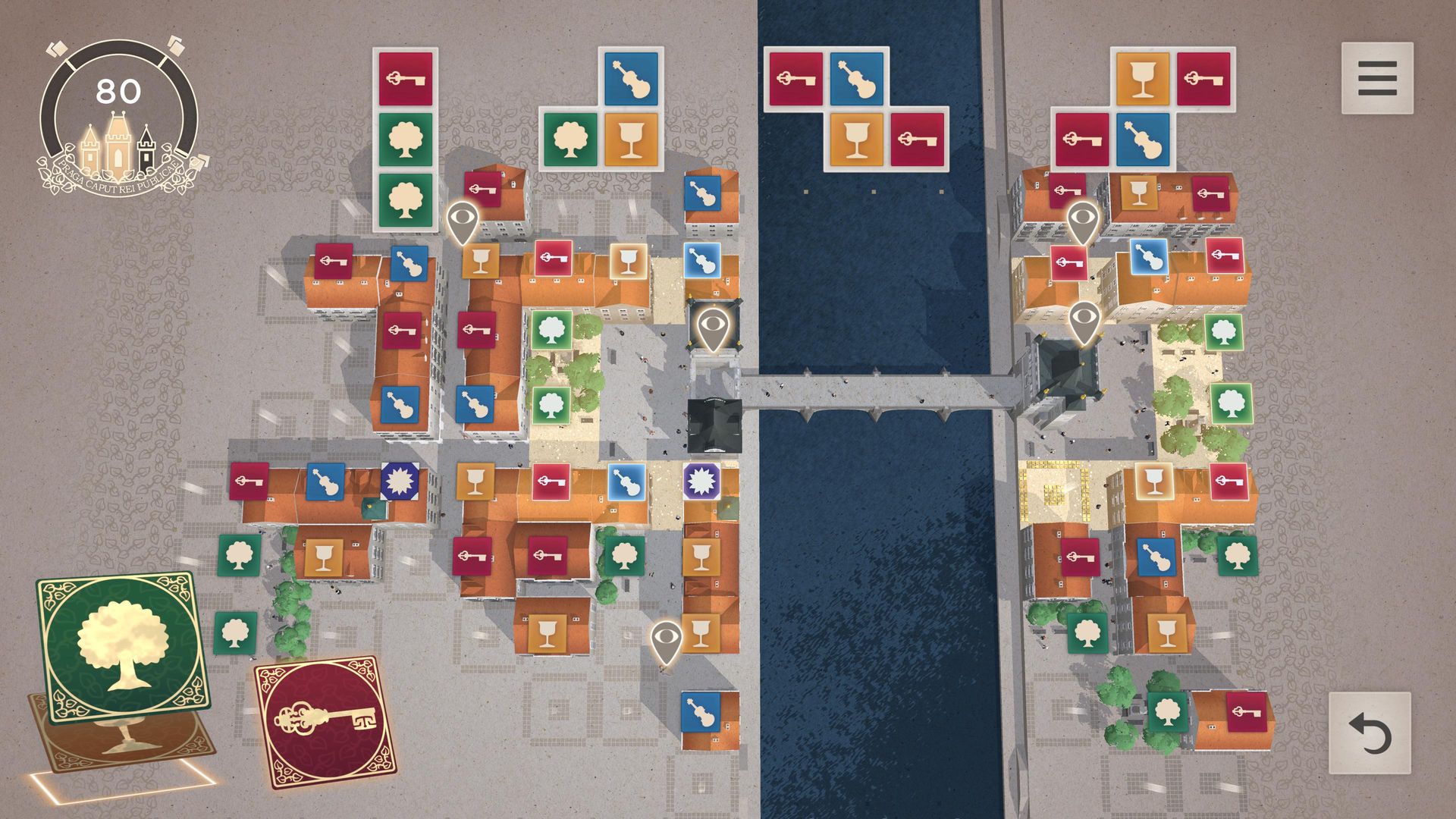Open the hamburger menu
The height and width of the screenshot is (819, 1456).
click(x=1376, y=78)
